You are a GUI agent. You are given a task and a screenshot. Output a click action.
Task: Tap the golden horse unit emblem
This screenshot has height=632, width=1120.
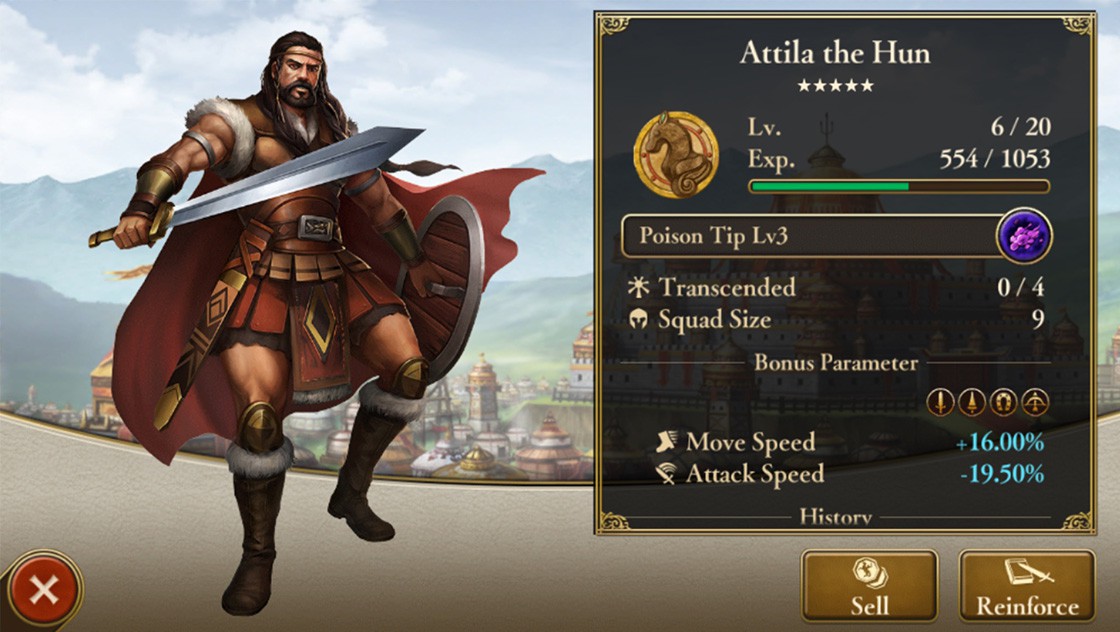coord(676,155)
